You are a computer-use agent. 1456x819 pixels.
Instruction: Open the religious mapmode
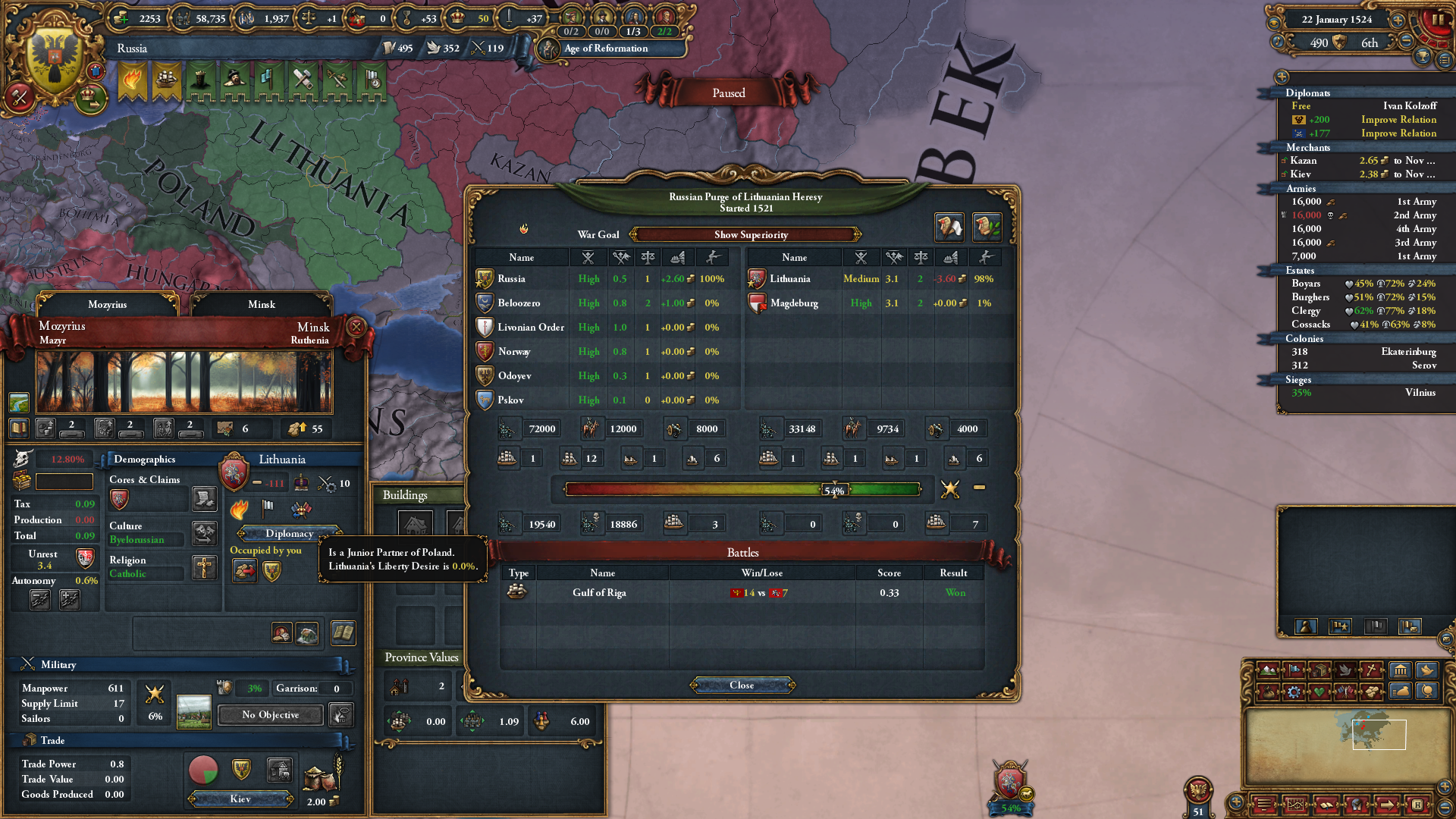pos(1370,671)
